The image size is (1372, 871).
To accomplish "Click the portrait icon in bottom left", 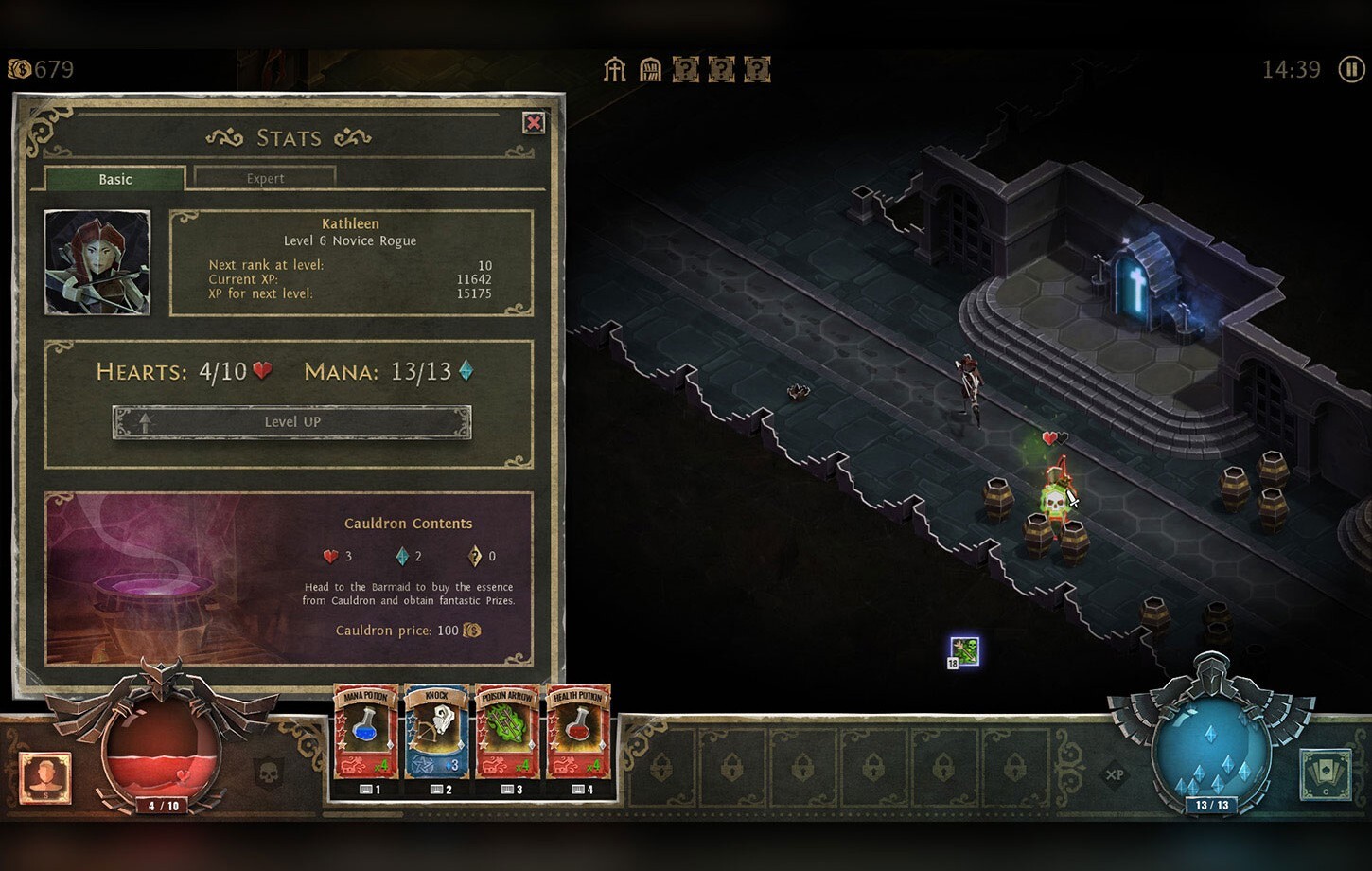I will pos(44,776).
